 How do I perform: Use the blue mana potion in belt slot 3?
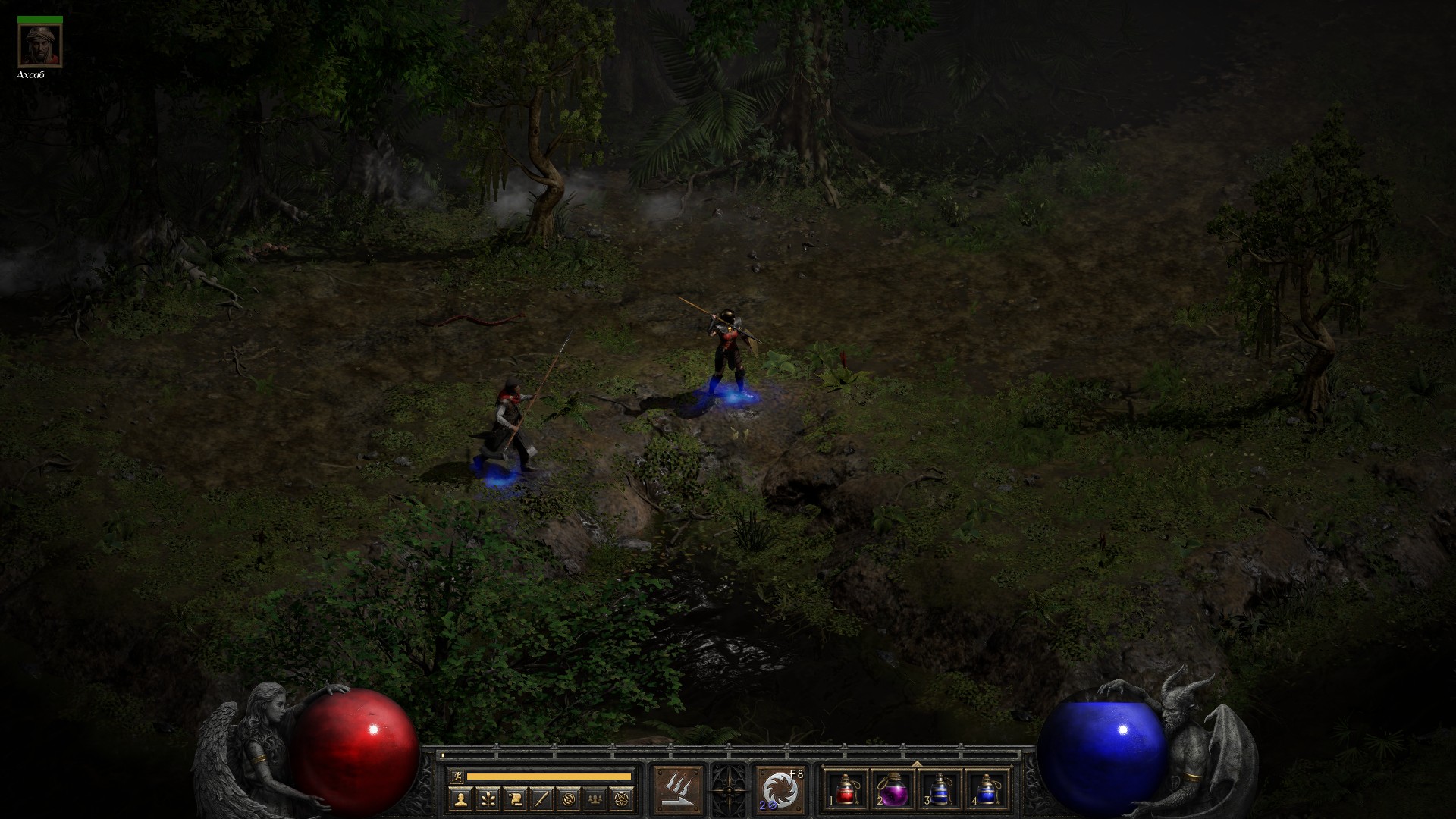pyautogui.click(x=940, y=789)
